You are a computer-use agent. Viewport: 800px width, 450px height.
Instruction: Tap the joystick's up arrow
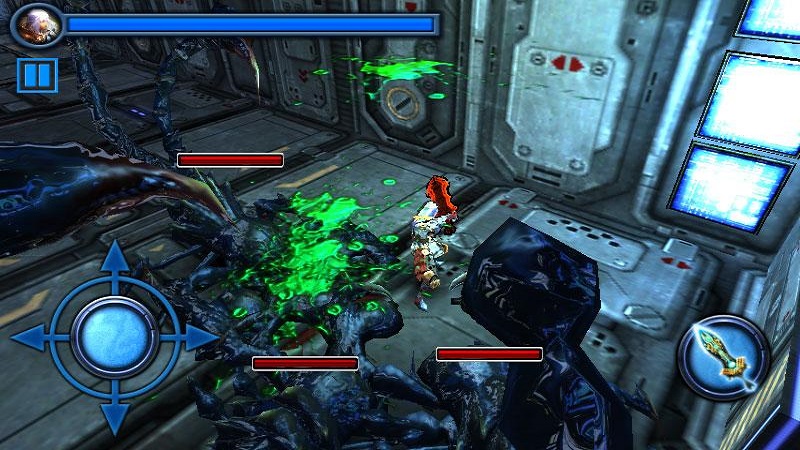click(x=114, y=258)
